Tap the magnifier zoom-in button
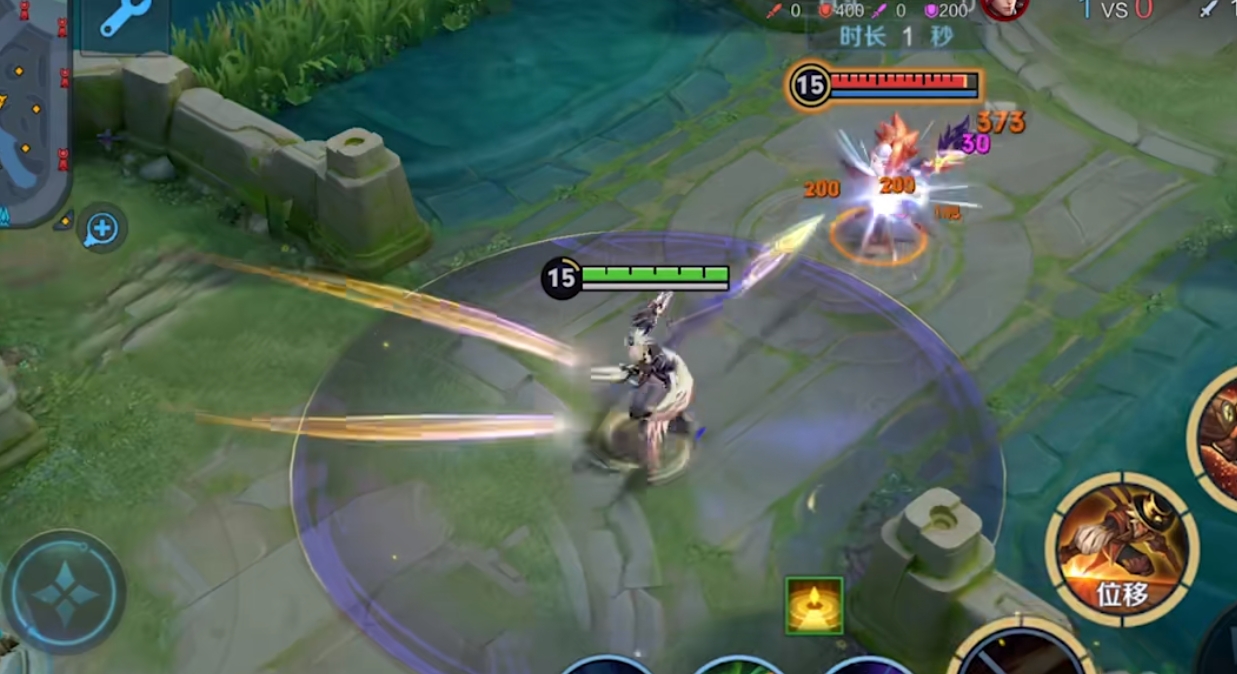Viewport: 1237px width, 674px height. (x=102, y=230)
